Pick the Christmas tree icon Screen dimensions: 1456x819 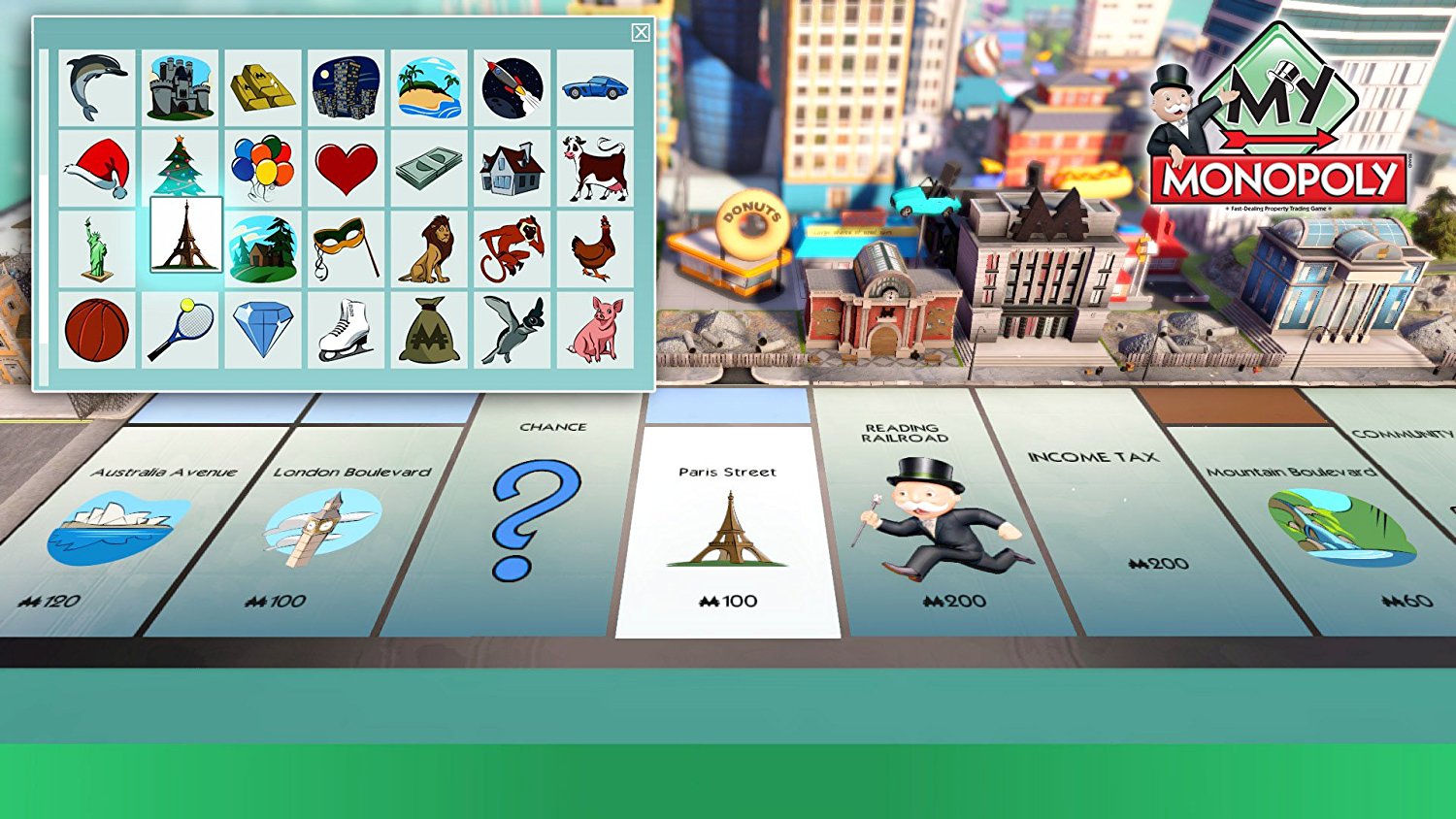tap(179, 165)
